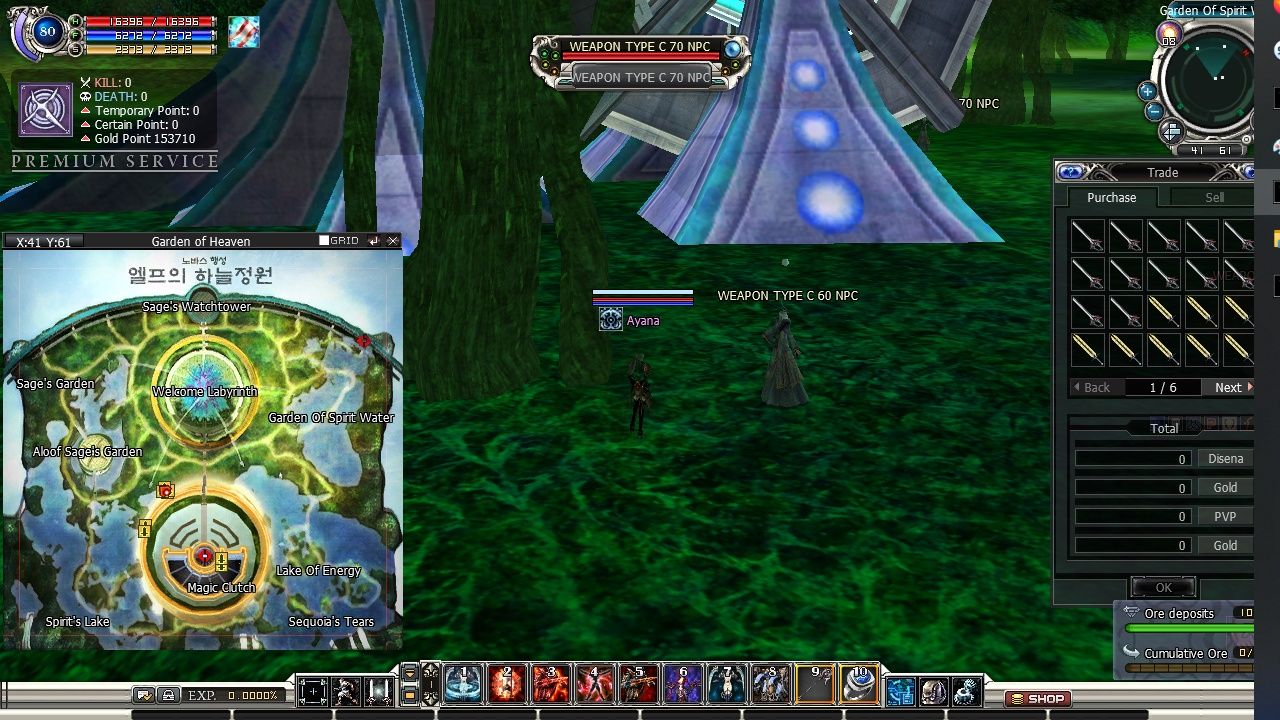Open the helmet menu icon beside the Shop button

934,690
